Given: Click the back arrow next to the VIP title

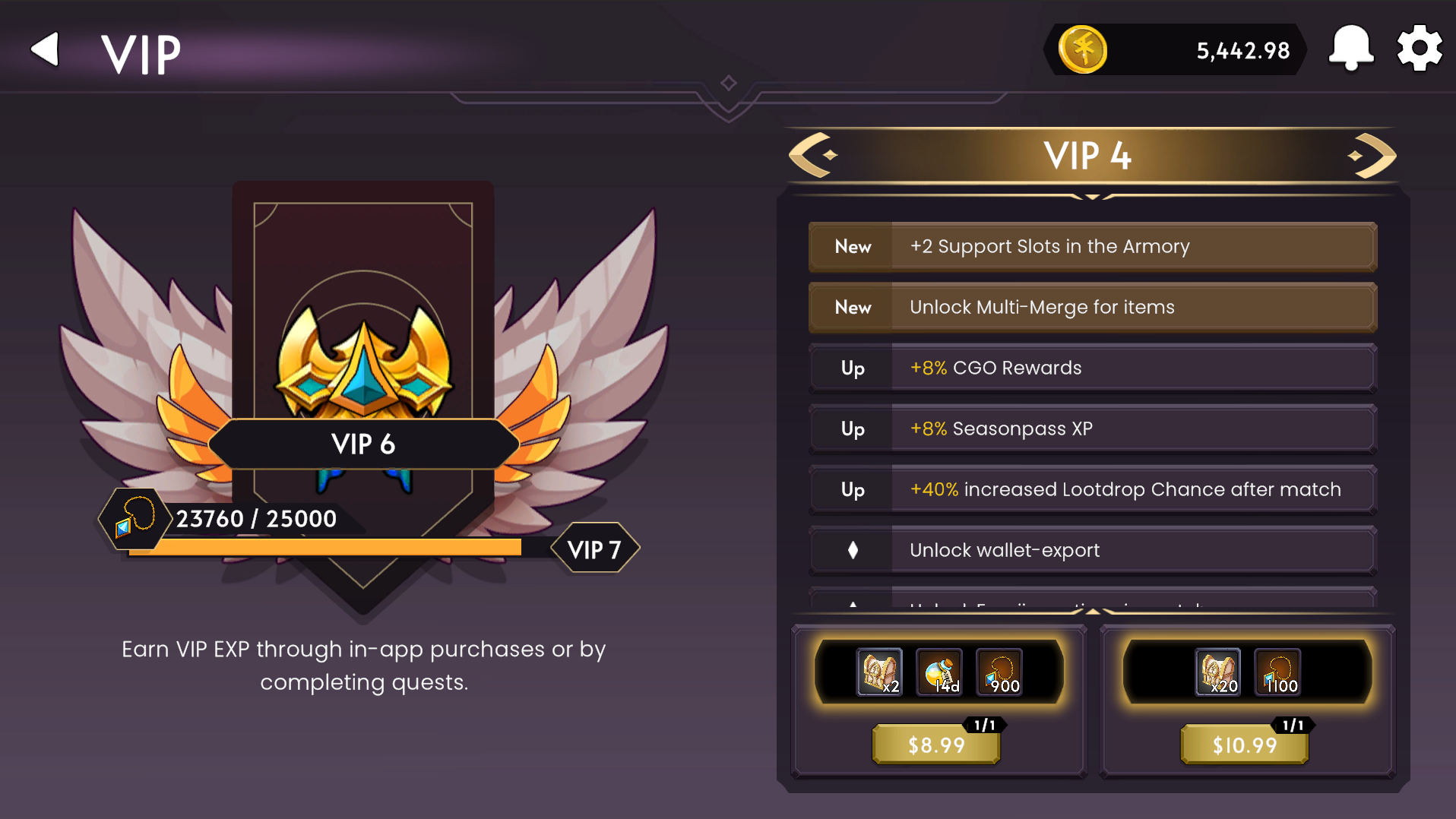Looking at the screenshot, I should [x=44, y=48].
